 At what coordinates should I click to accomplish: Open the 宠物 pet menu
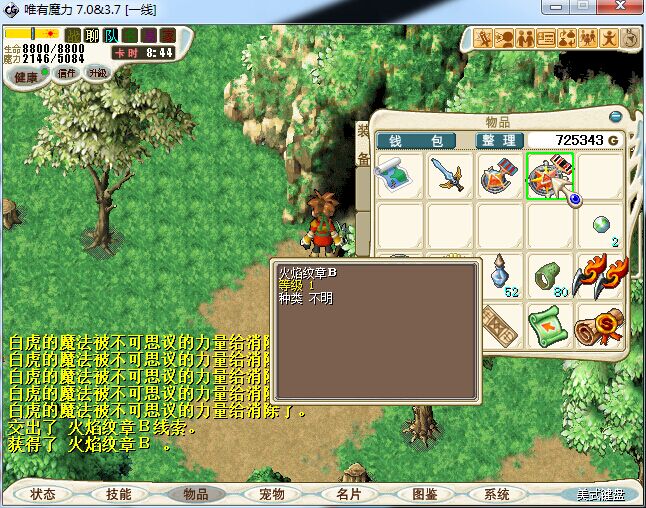[271, 494]
